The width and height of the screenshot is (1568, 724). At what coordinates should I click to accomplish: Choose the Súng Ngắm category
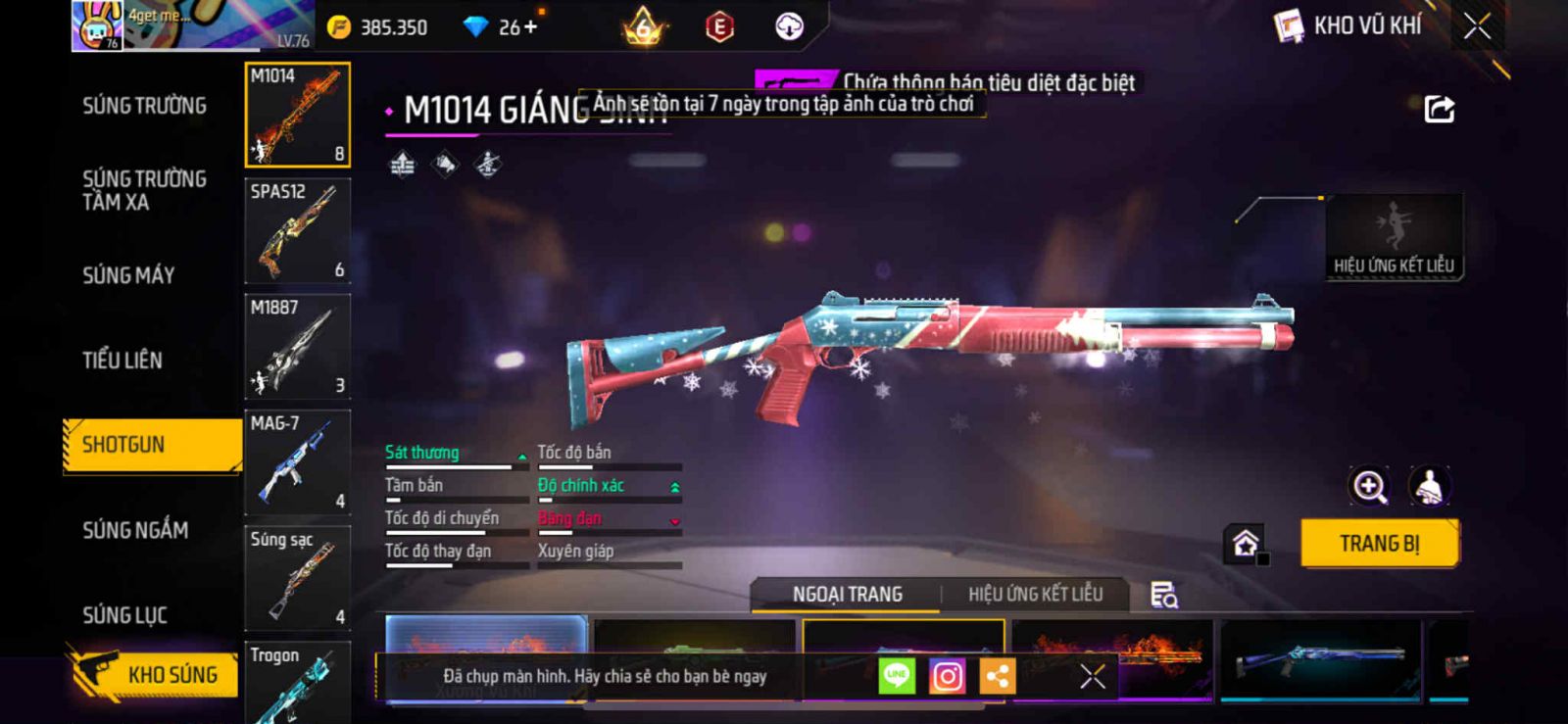point(135,530)
